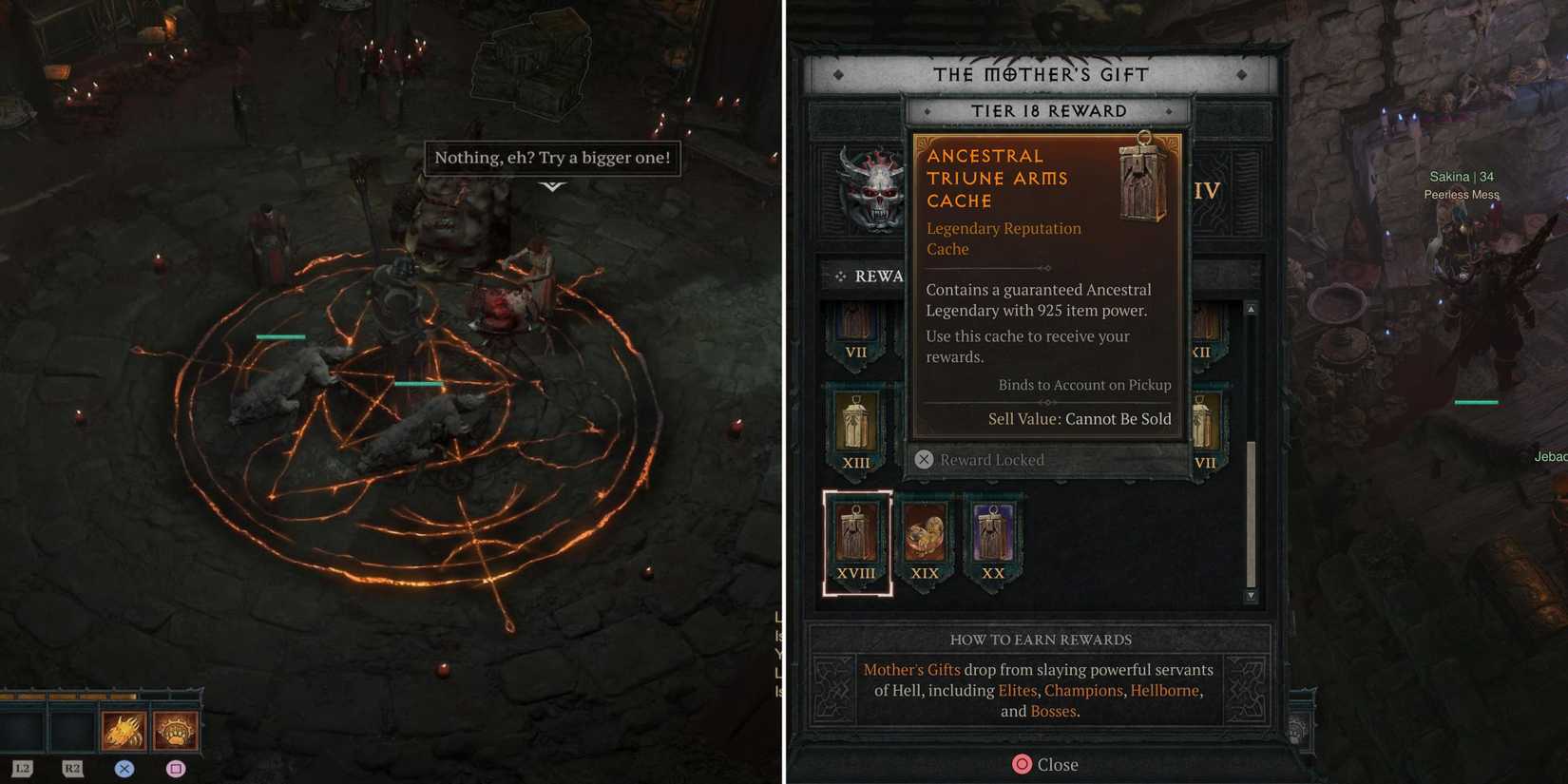The height and width of the screenshot is (784, 1568).
Task: Select the Tier XX purple cache icon
Action: 992,534
